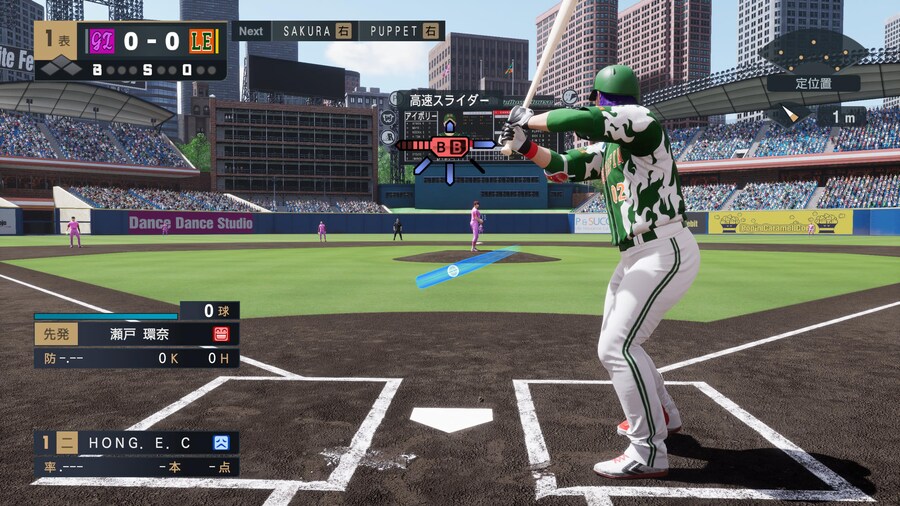Image resolution: width=900 pixels, height=506 pixels.
Task: Choose the right pitch direction arrow
Action: tap(485, 146)
